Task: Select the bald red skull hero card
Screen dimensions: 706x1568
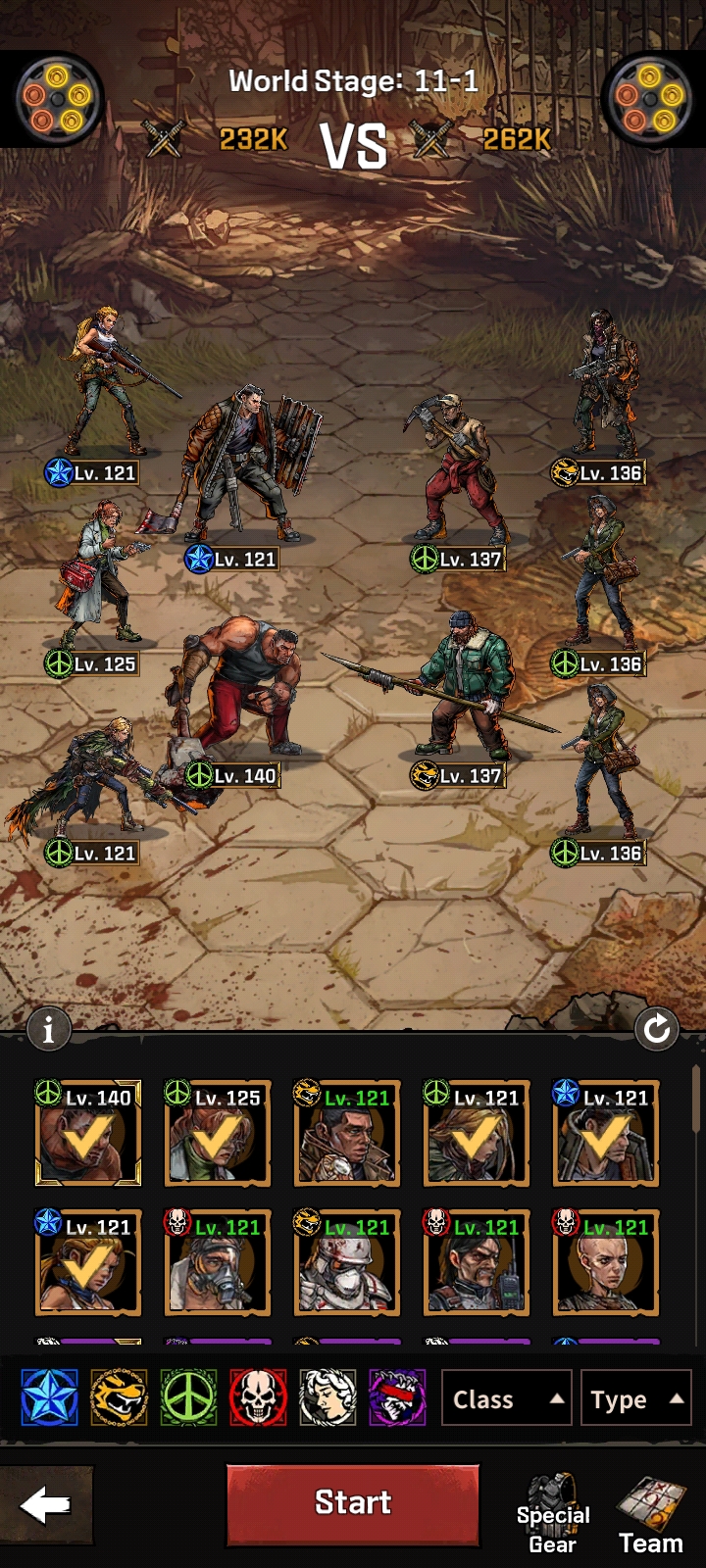Action: tap(606, 1263)
